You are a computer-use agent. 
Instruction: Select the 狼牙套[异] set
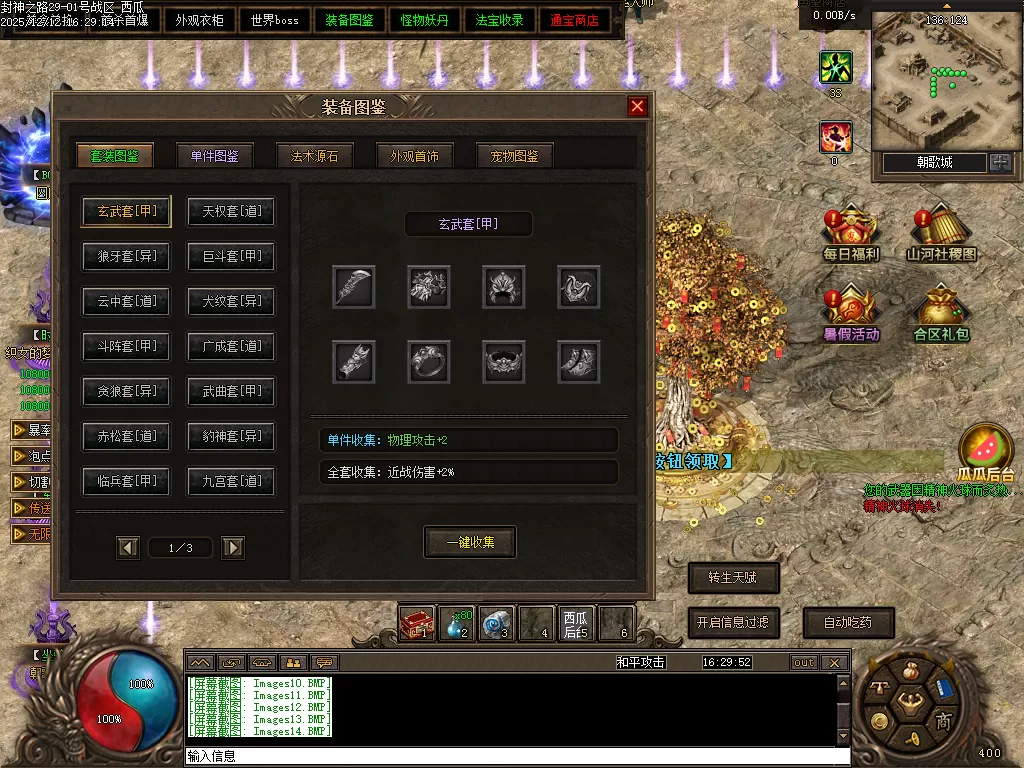(x=126, y=257)
